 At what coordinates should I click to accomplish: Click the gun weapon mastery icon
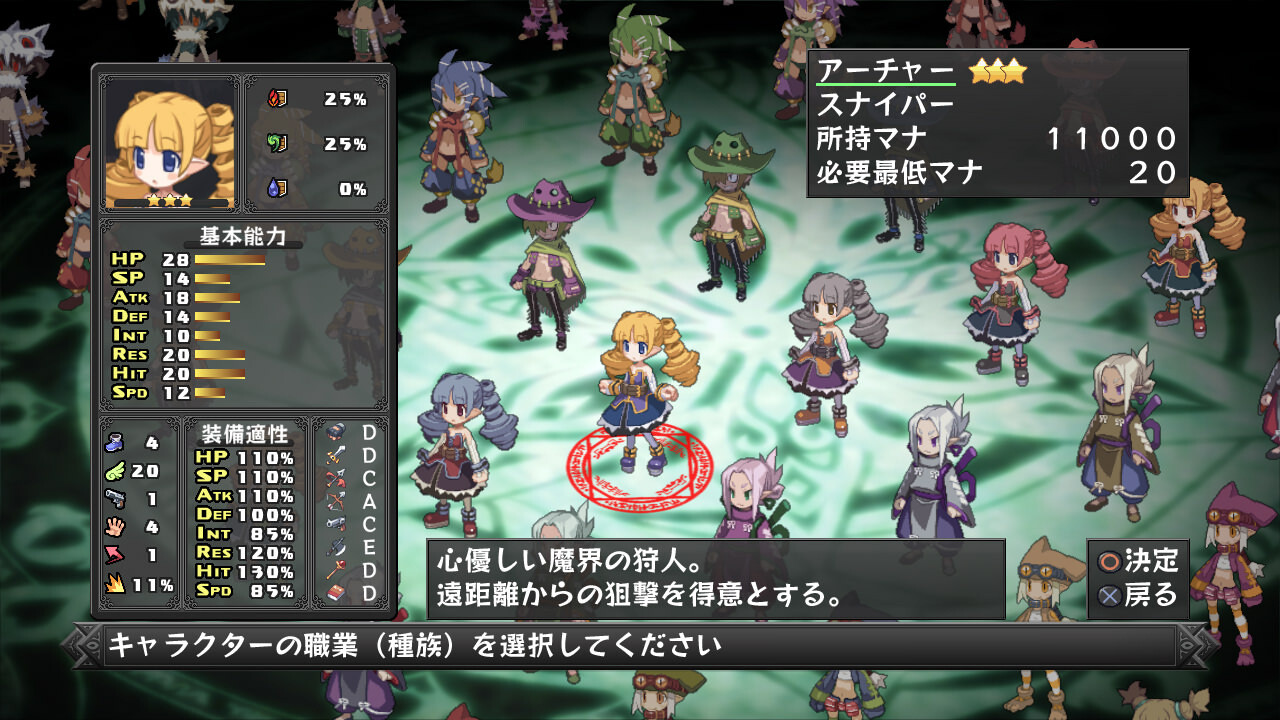336,523
